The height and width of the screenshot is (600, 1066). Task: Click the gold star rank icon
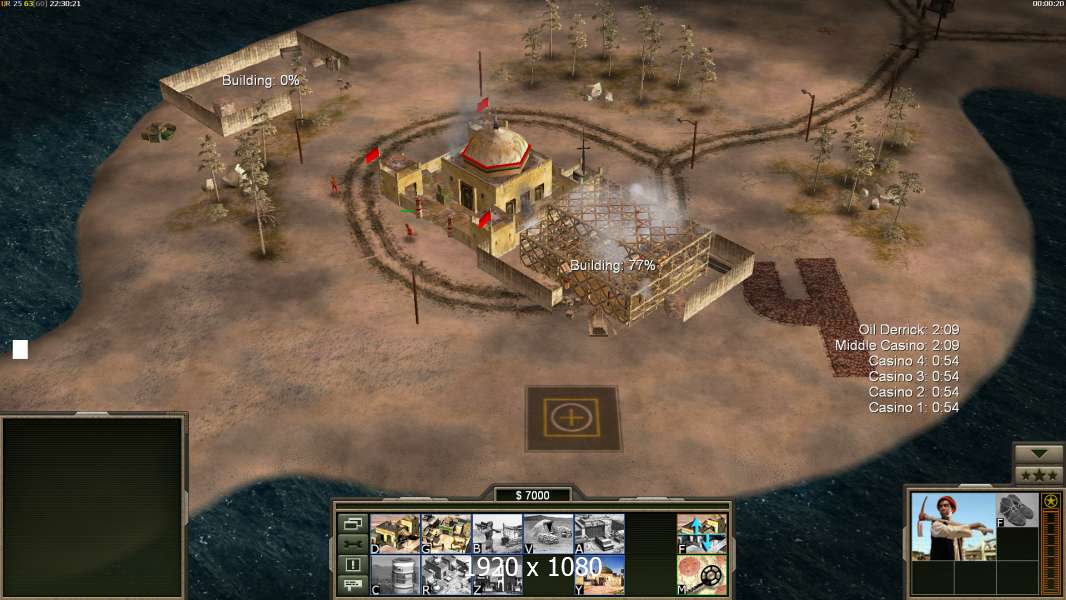[1051, 501]
